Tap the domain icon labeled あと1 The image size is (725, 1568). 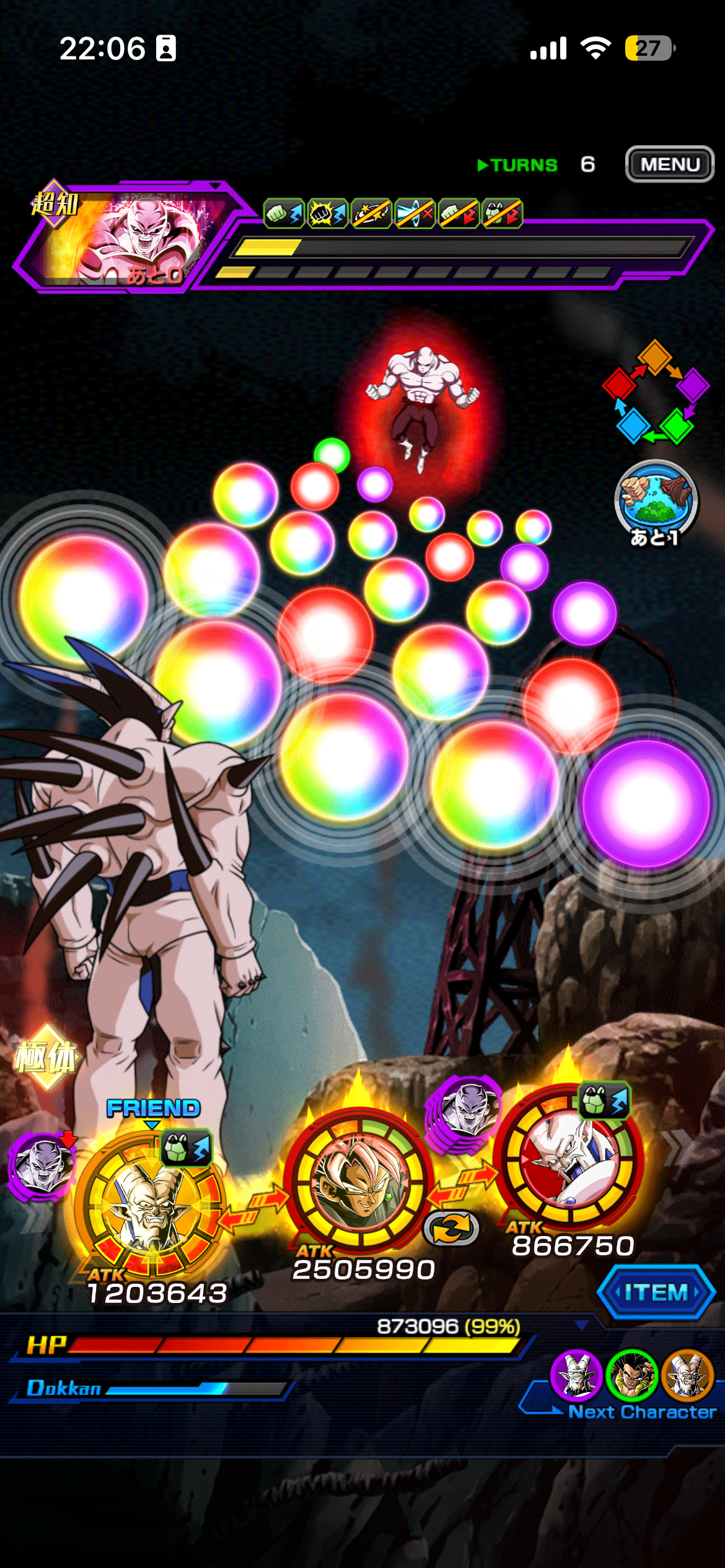click(656, 502)
